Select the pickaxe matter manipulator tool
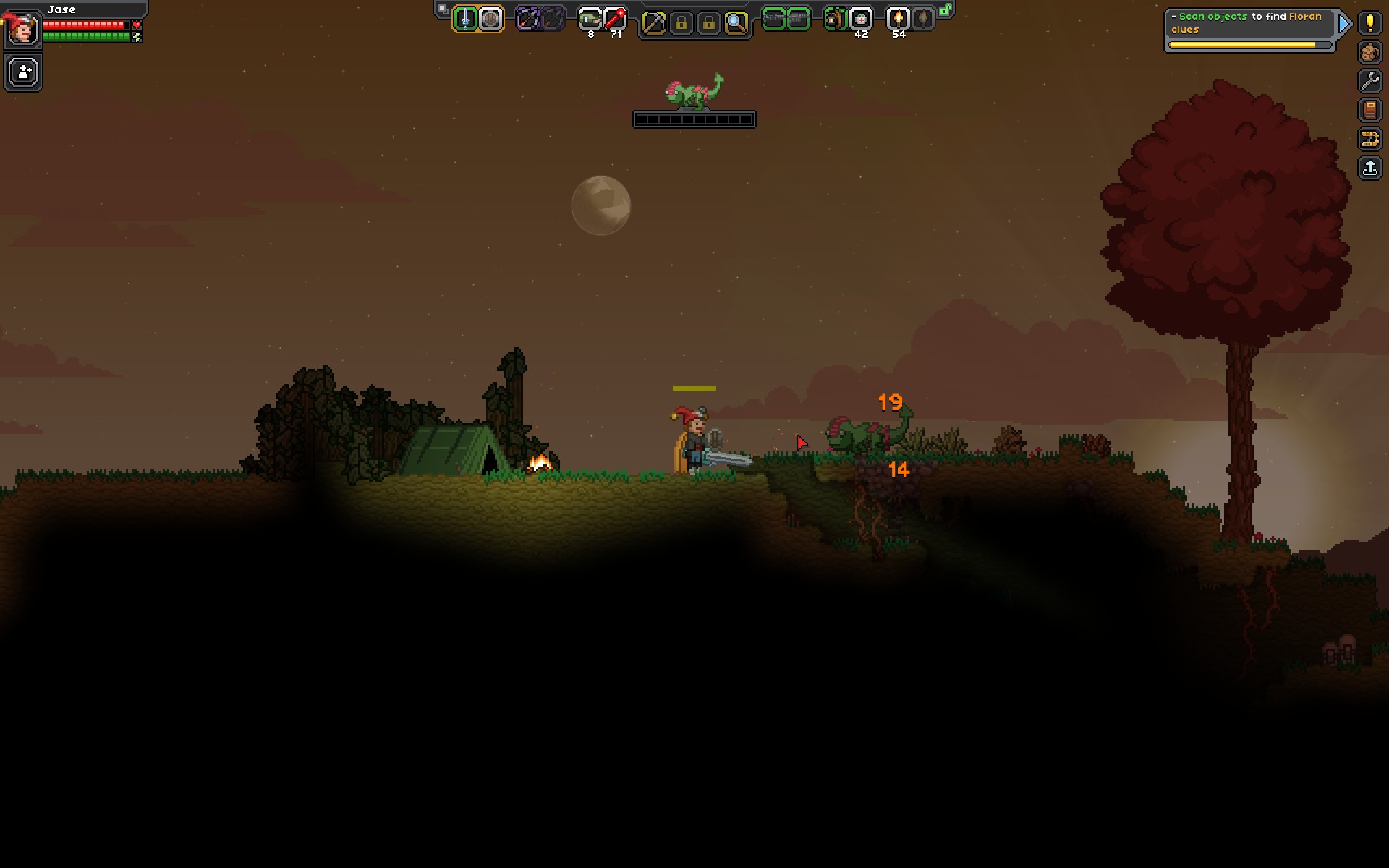Screen dimensions: 1389x868 point(653,23)
